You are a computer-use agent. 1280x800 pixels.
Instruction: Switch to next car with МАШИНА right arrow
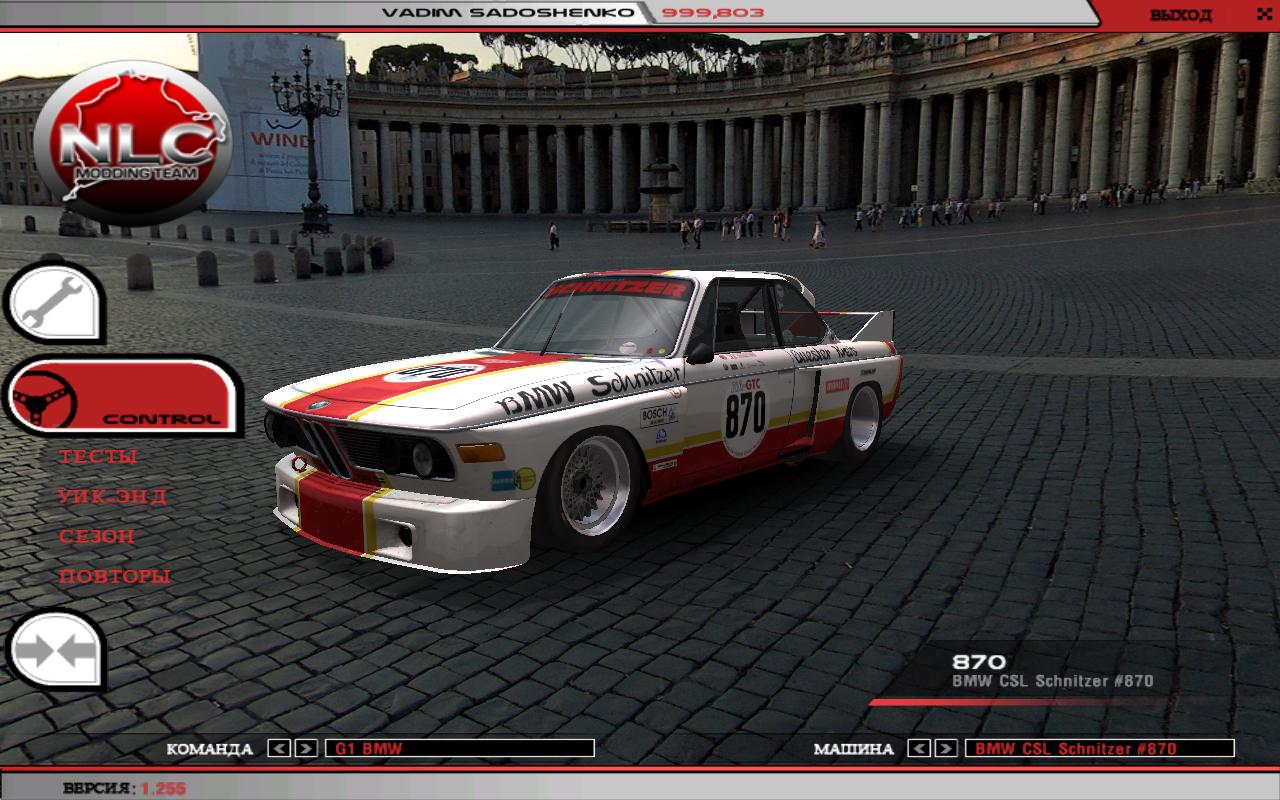(947, 748)
